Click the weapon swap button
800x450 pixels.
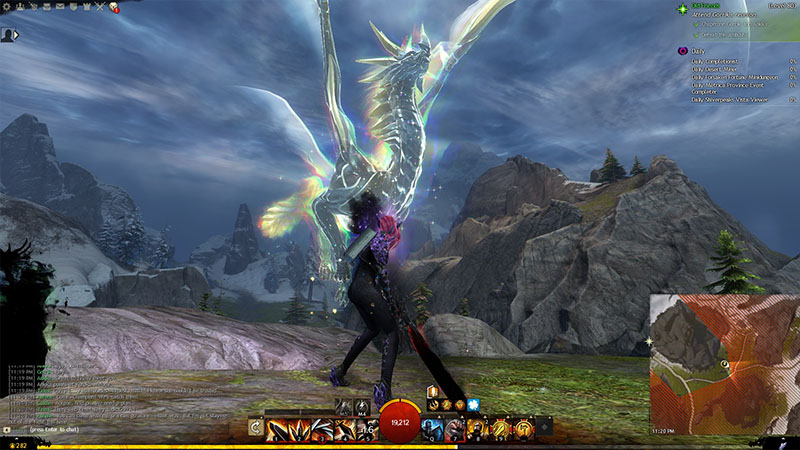click(x=255, y=428)
